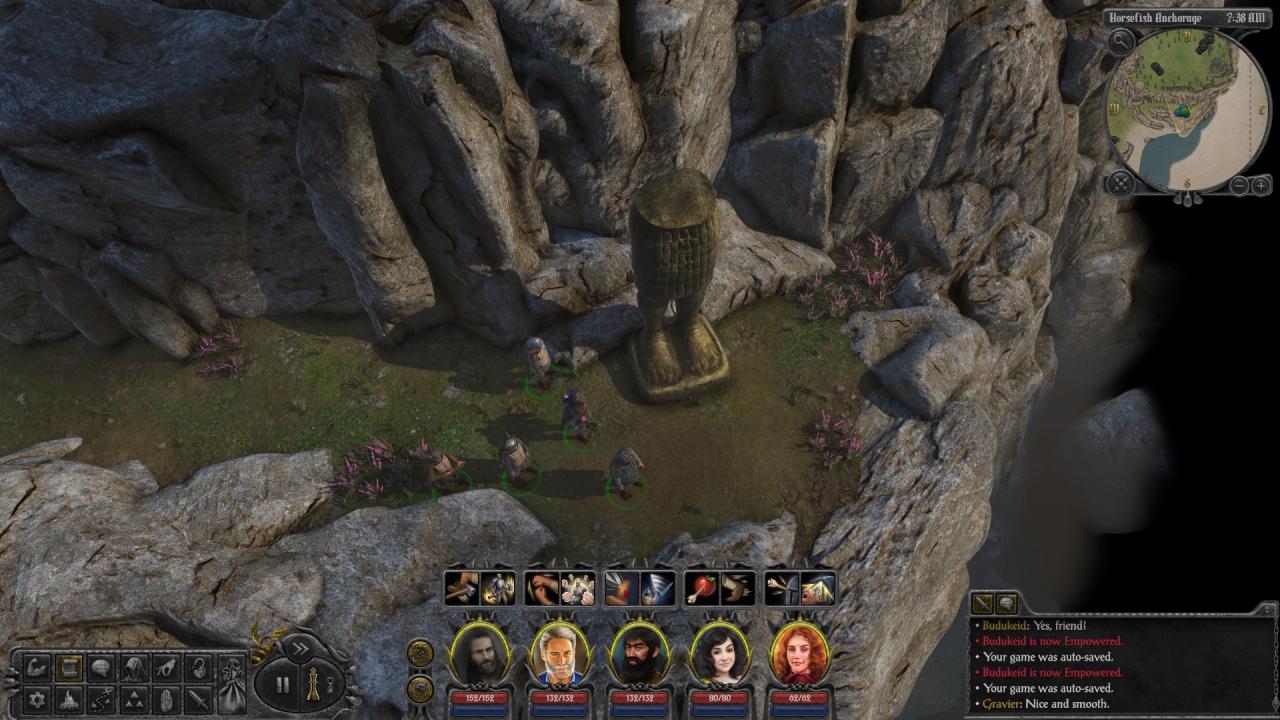Select the campfire rest icon
This screenshot has width=1280, height=720.
tap(69, 698)
